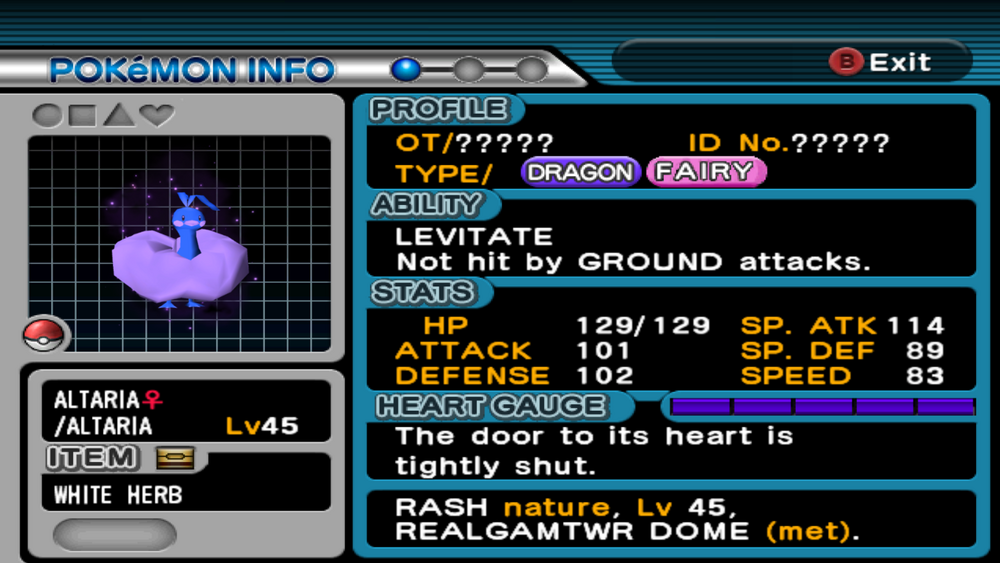
Task: Toggle the triangle marking
Action: pyautogui.click(x=119, y=115)
